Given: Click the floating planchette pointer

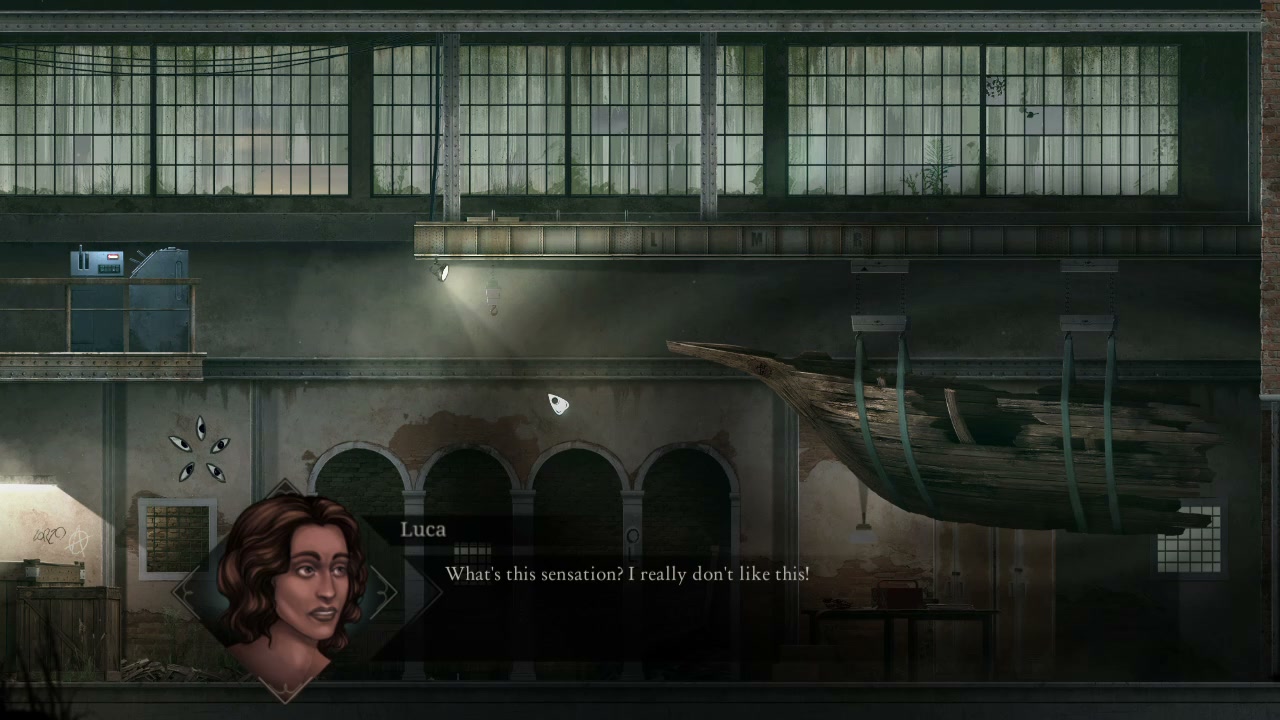Looking at the screenshot, I should pyautogui.click(x=558, y=404).
